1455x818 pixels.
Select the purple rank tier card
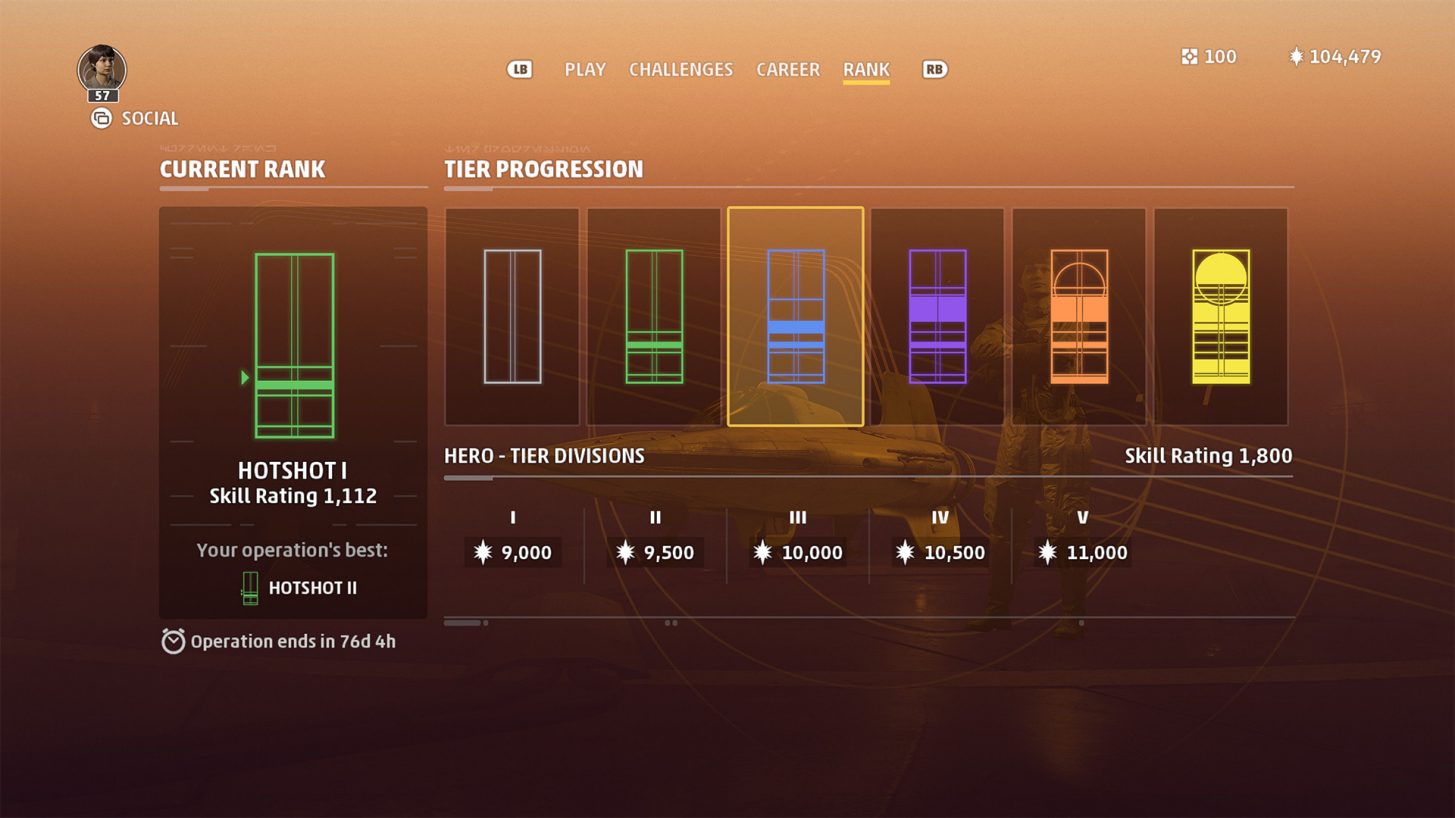pos(937,315)
